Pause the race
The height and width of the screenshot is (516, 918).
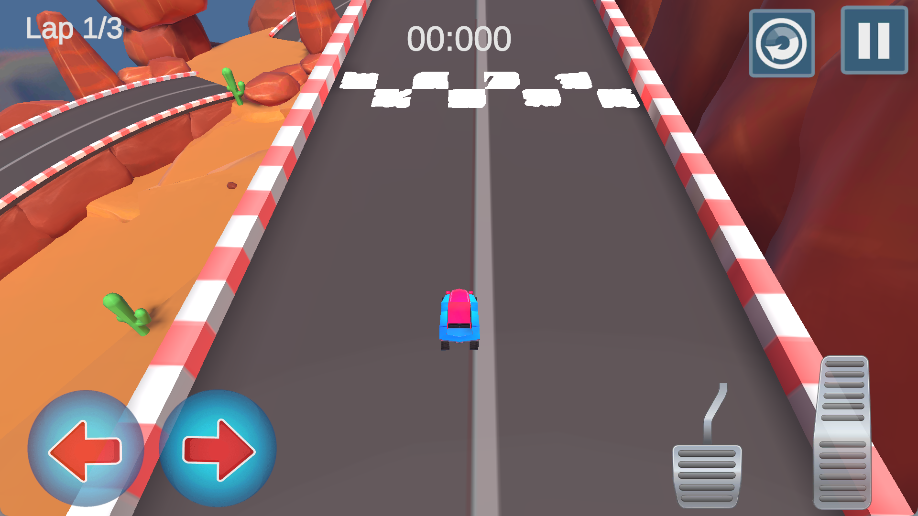pyautogui.click(x=873, y=41)
